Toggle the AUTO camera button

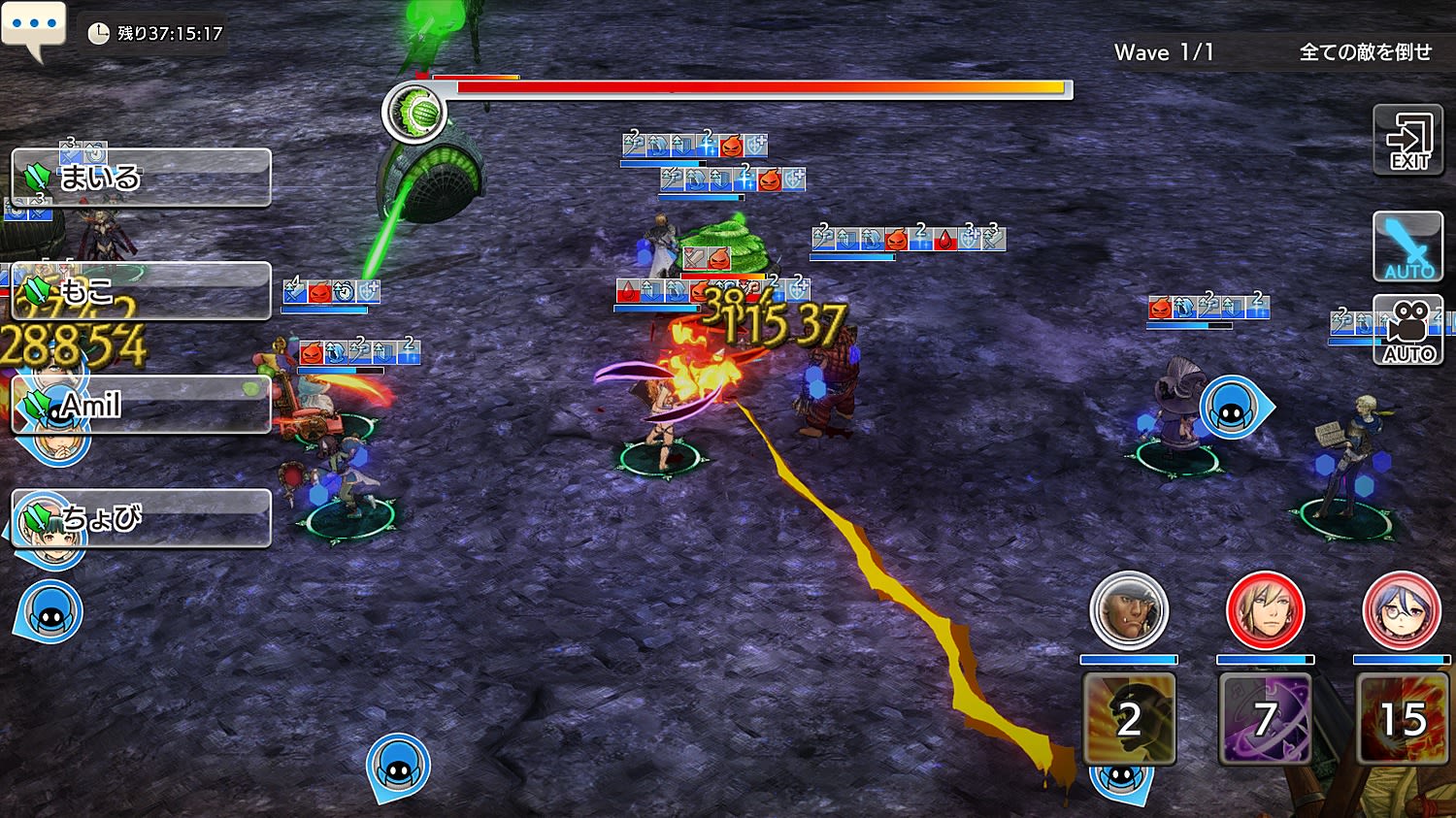point(1407,331)
